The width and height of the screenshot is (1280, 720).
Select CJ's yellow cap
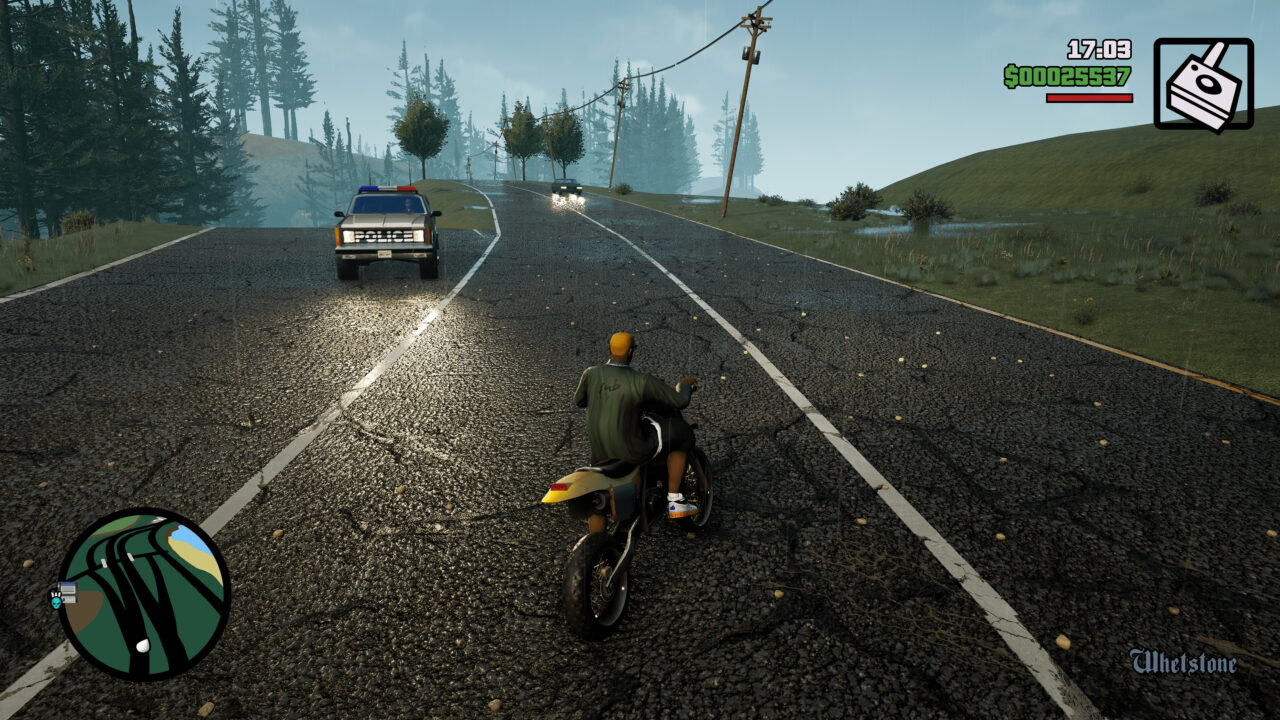tap(617, 343)
